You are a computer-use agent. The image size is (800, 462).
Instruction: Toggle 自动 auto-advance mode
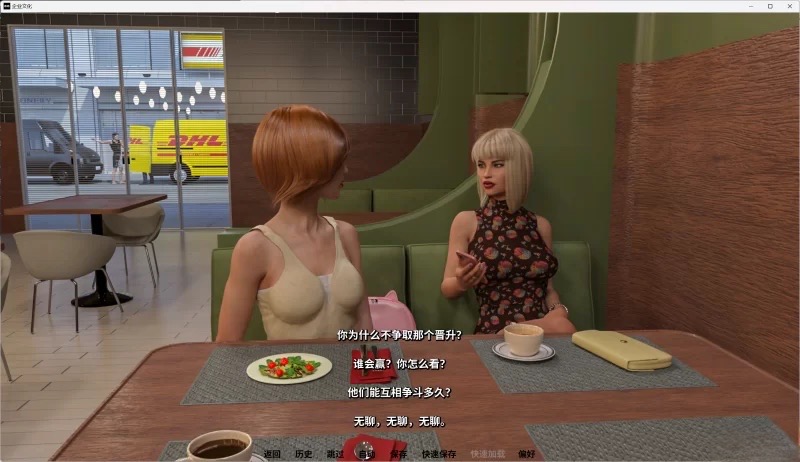point(367,454)
